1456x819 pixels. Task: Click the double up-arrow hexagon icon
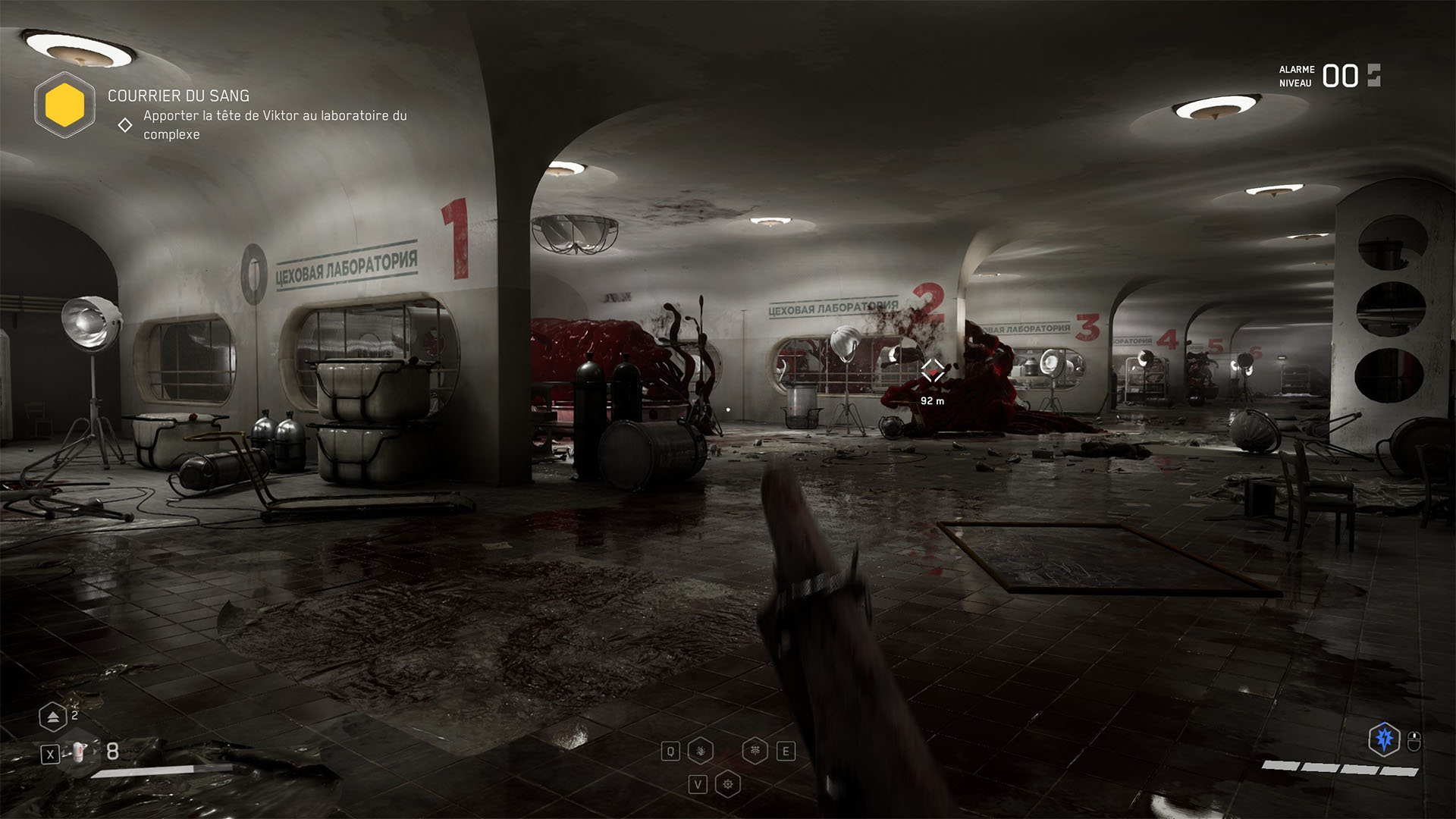(x=53, y=717)
